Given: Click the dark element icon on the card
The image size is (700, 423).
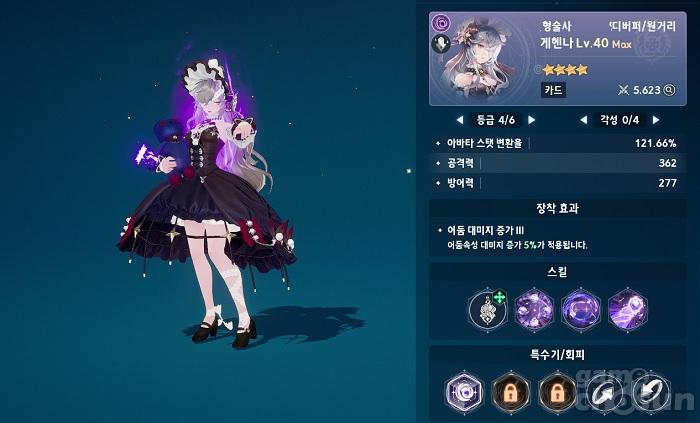Looking at the screenshot, I should point(441,22).
